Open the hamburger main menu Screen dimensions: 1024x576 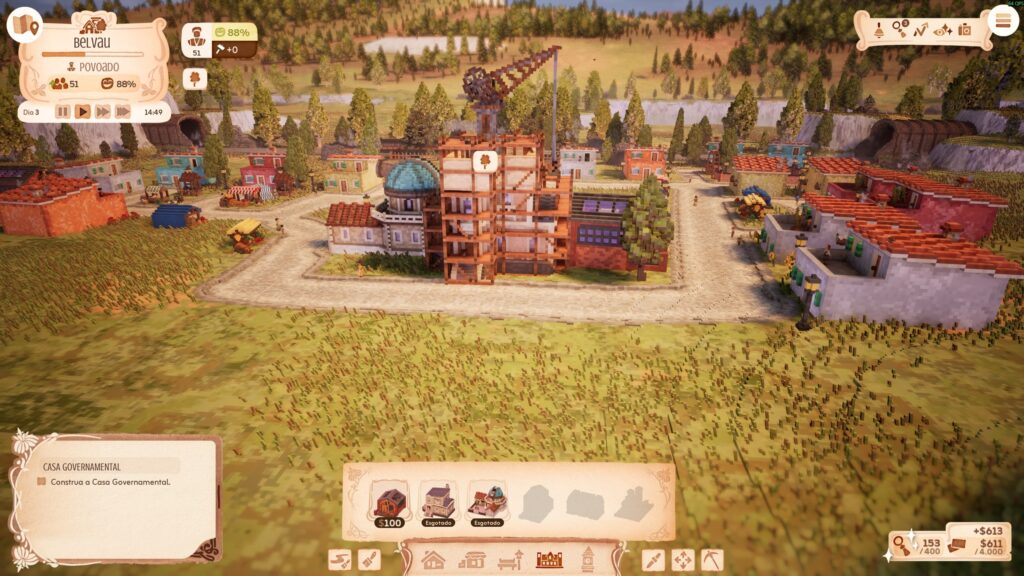pos(1000,20)
